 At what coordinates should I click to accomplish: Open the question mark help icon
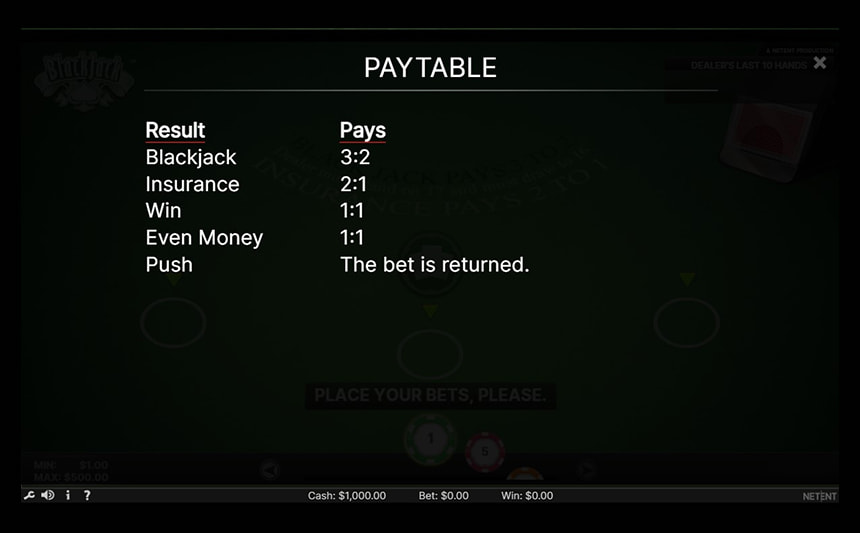pos(87,495)
